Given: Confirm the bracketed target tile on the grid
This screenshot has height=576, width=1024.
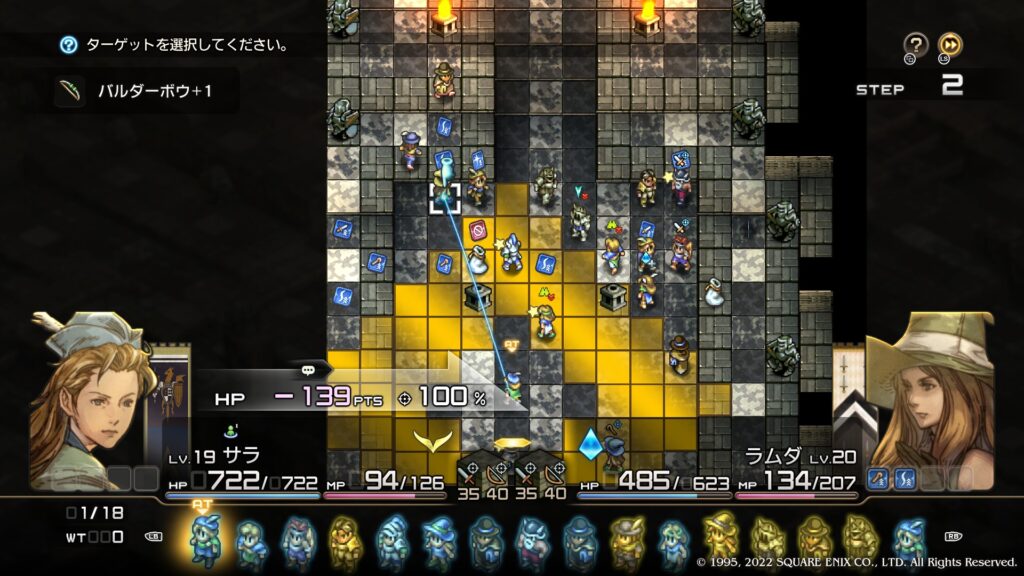Looking at the screenshot, I should [445, 197].
